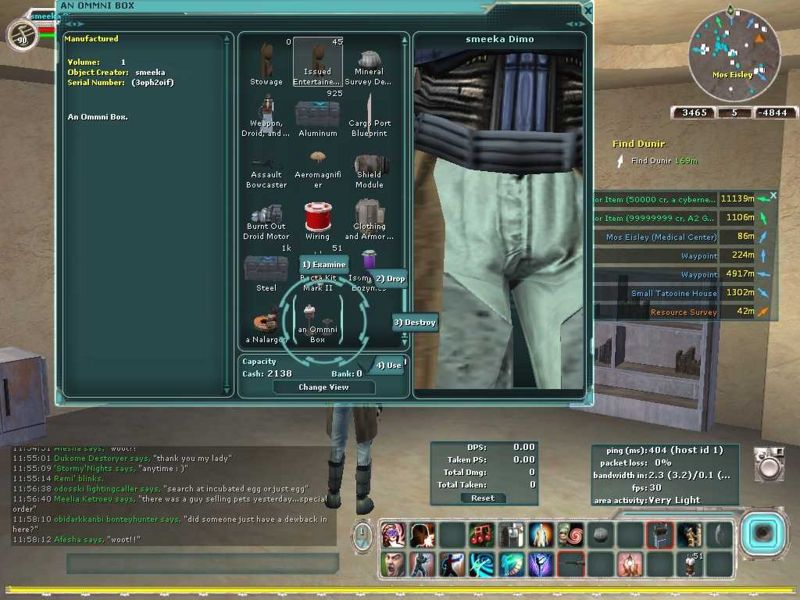Viewport: 800px width, 600px height.
Task: Select the Mineral Survey Device item
Action: point(369,63)
